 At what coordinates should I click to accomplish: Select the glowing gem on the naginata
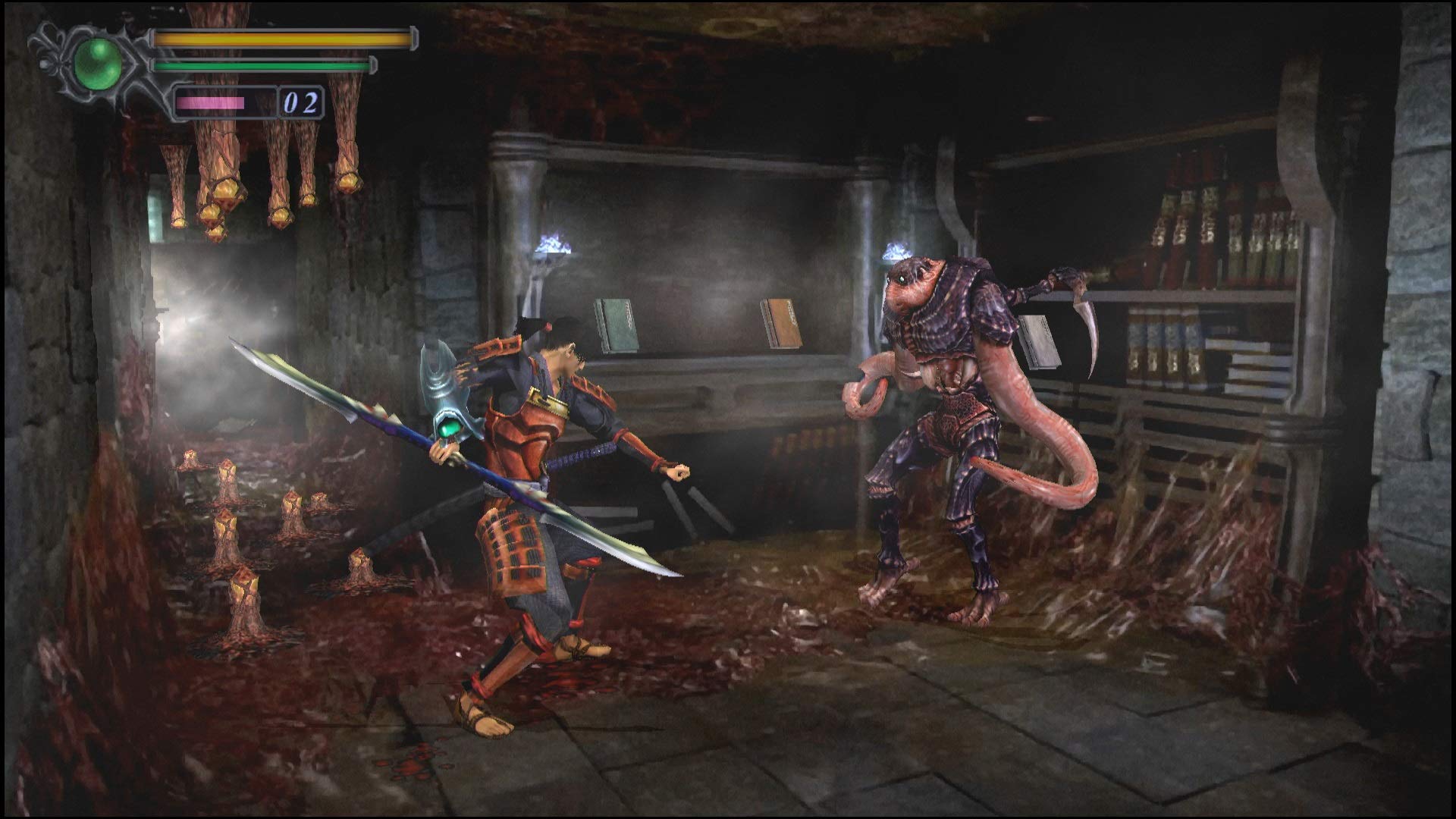click(450, 428)
